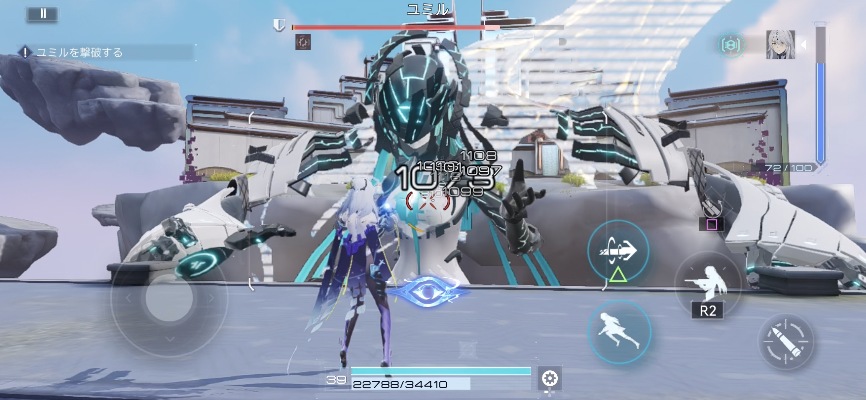This screenshot has width=866, height=400.
Task: Open the gear icon beside the HP bar
Action: [x=548, y=377]
